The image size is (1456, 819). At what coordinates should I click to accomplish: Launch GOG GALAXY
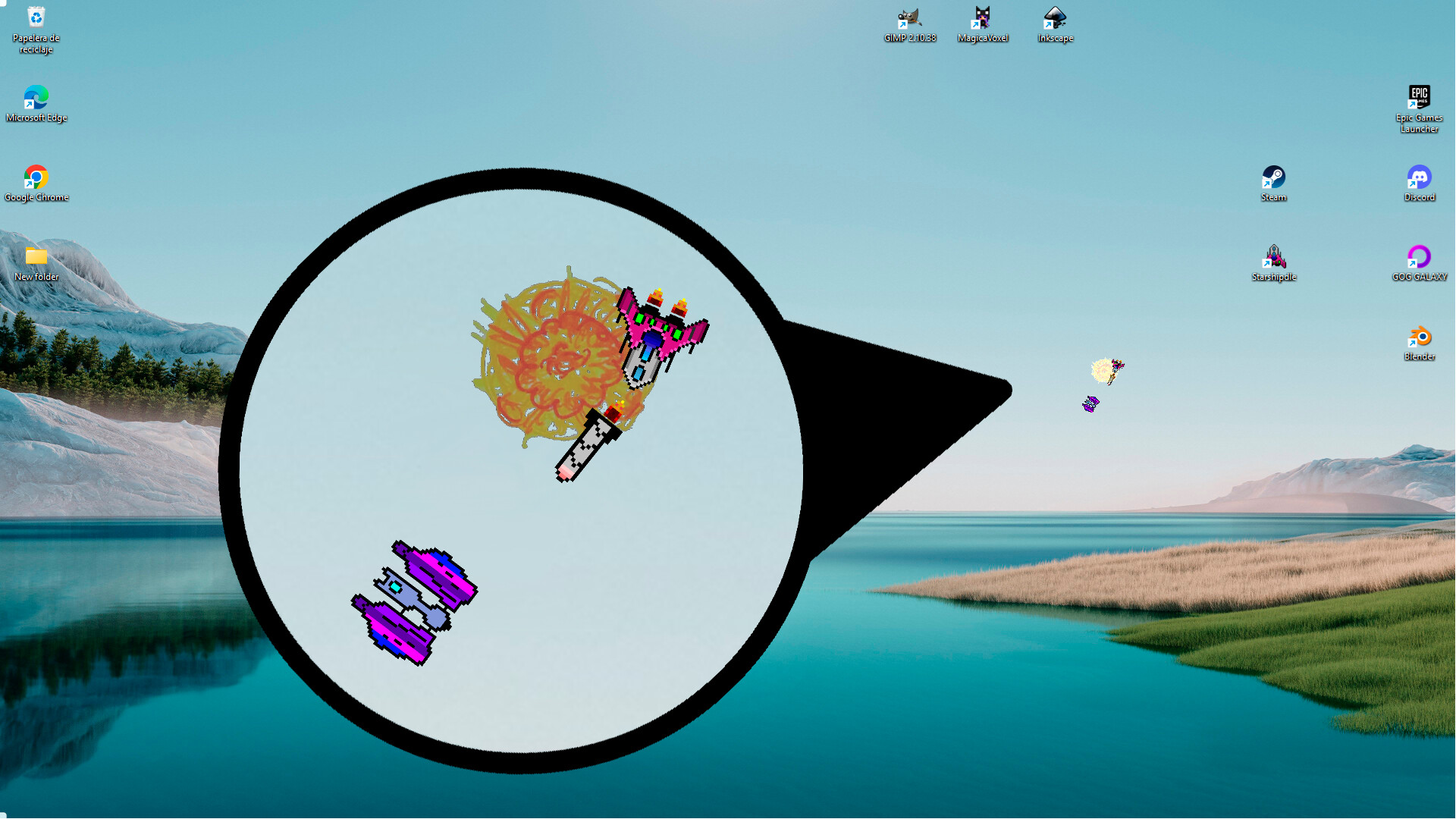(x=1418, y=258)
